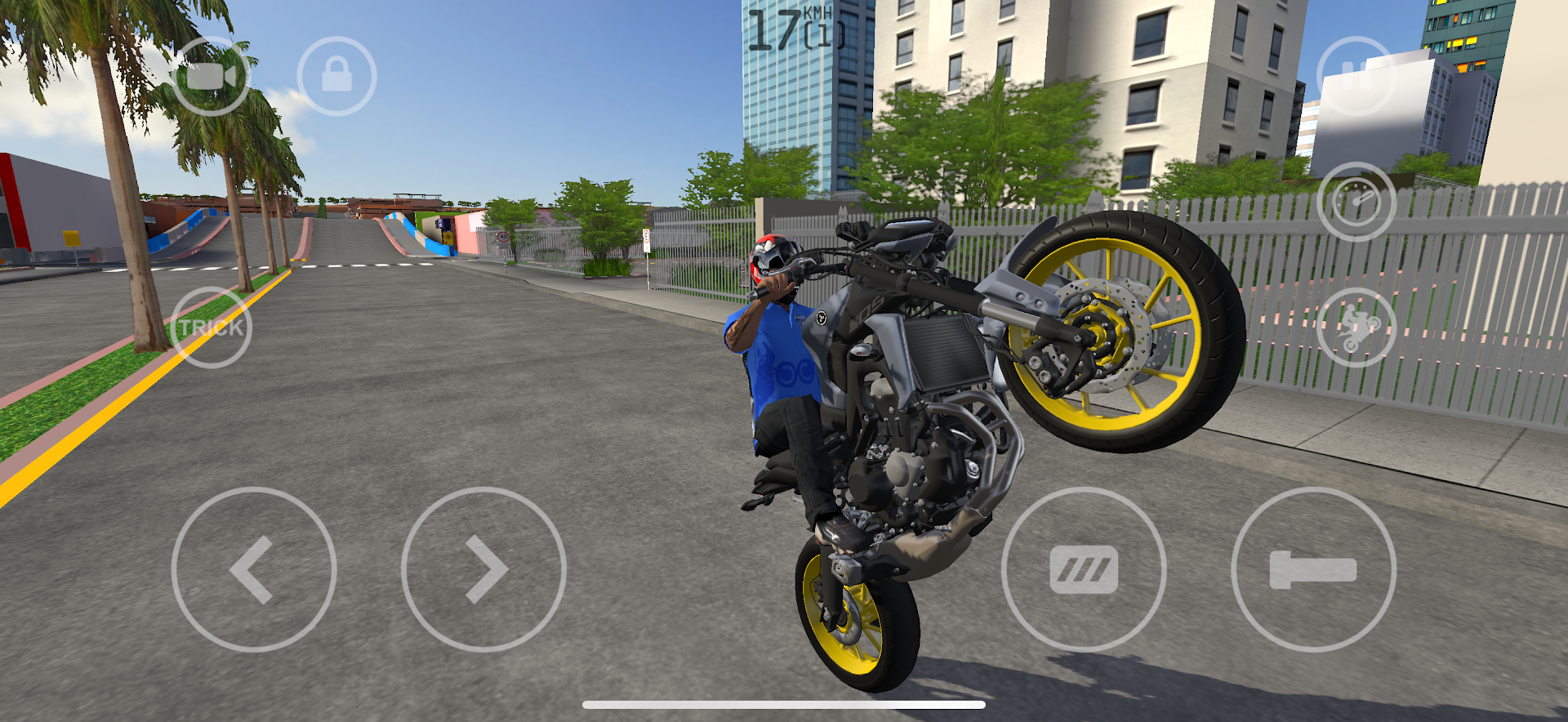Image resolution: width=1568 pixels, height=722 pixels.
Task: Pause the game
Action: coord(1355,74)
